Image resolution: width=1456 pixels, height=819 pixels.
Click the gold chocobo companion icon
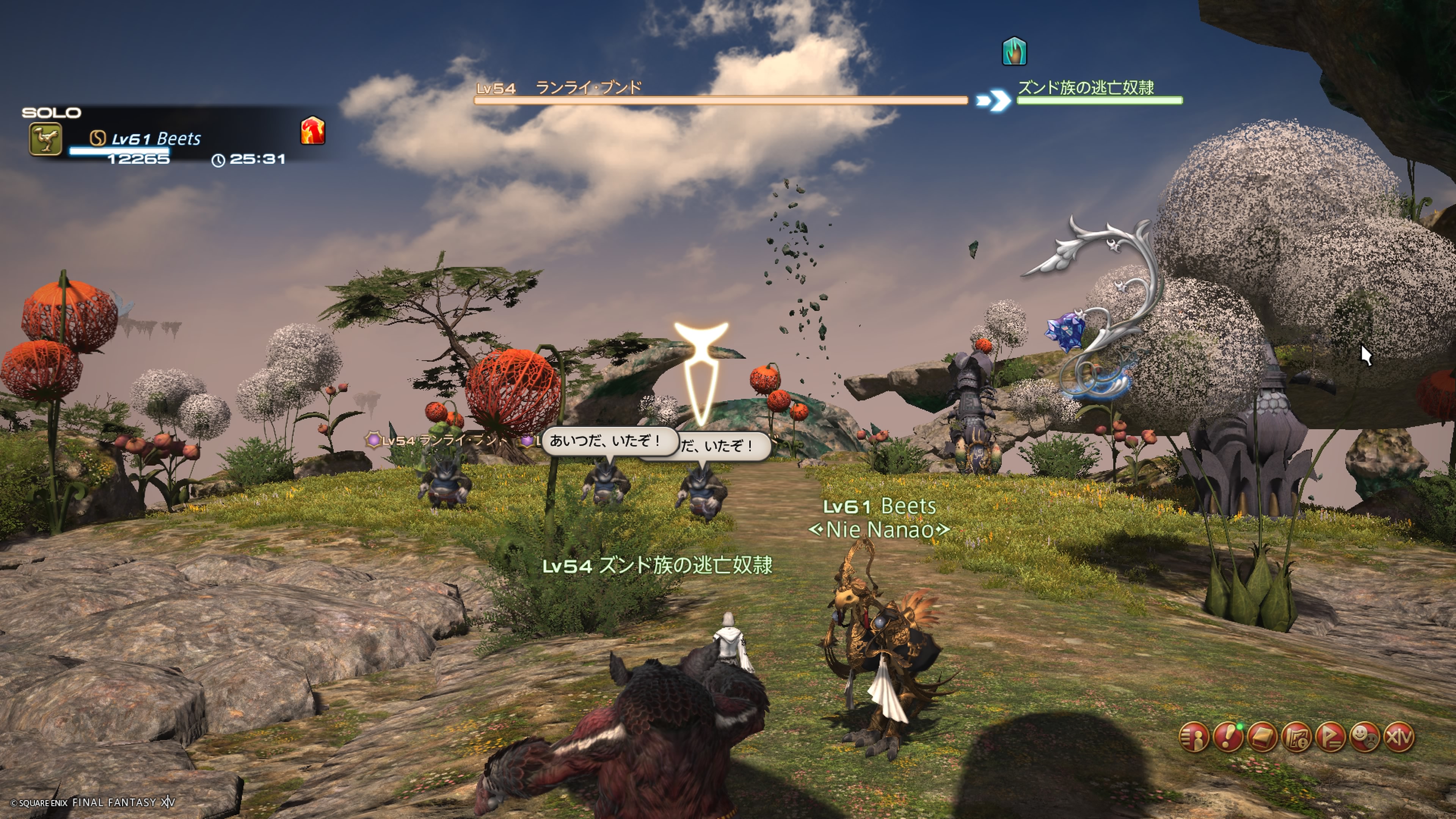(x=46, y=139)
